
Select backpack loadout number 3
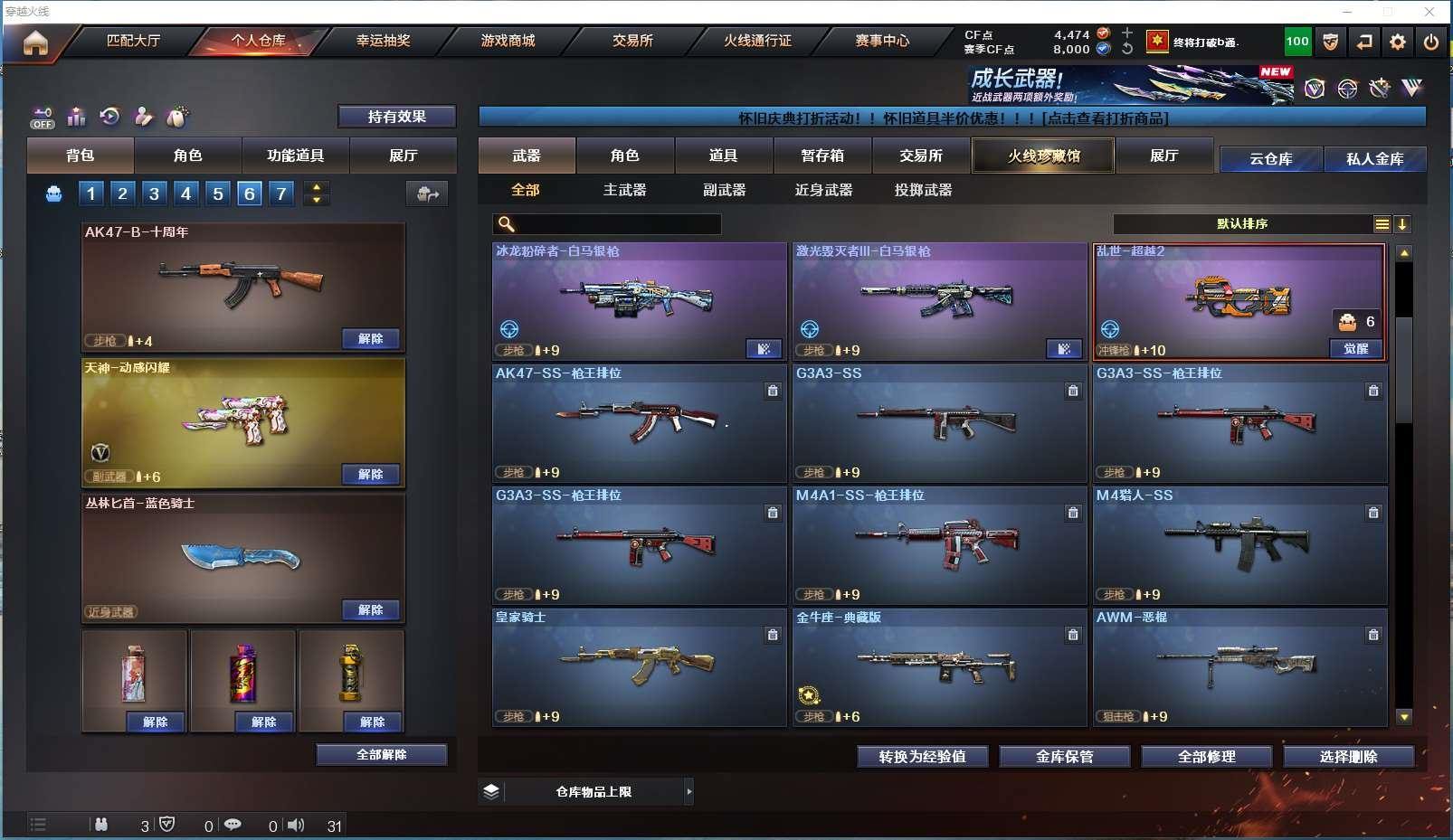pos(154,193)
